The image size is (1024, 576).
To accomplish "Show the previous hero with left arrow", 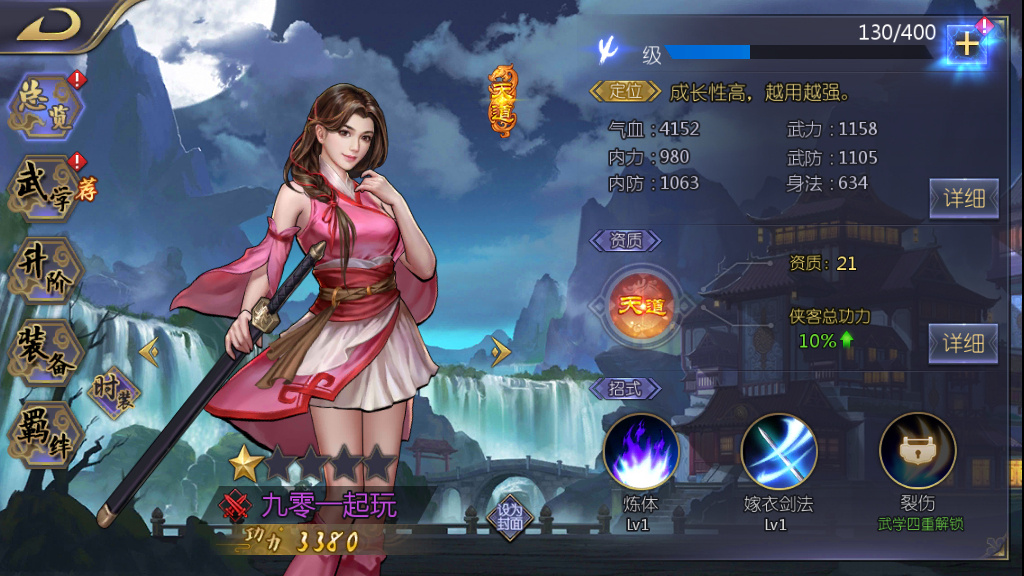I will pyautogui.click(x=149, y=352).
